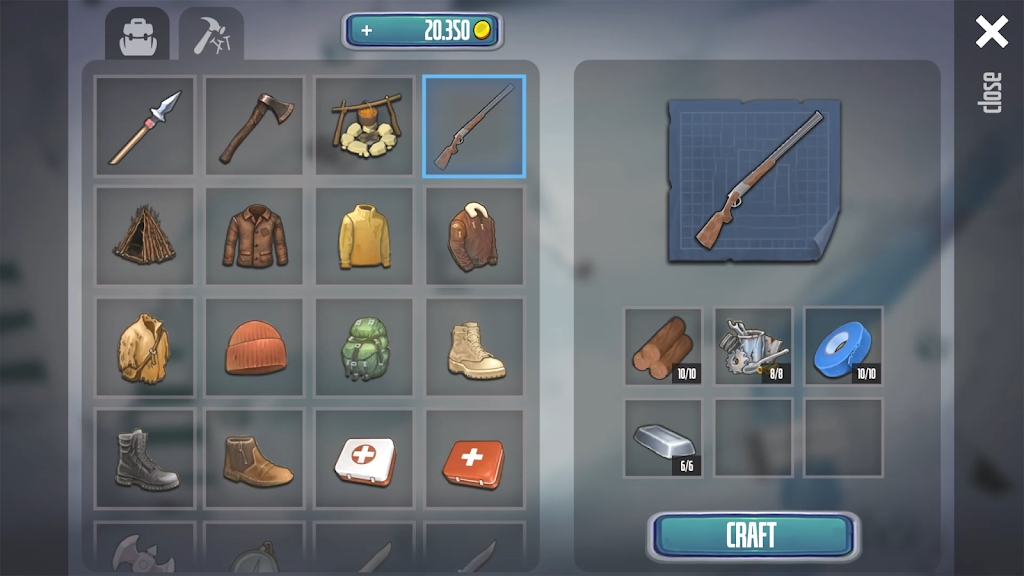Select the black combat boots recipe
The width and height of the screenshot is (1024, 576).
[145, 458]
